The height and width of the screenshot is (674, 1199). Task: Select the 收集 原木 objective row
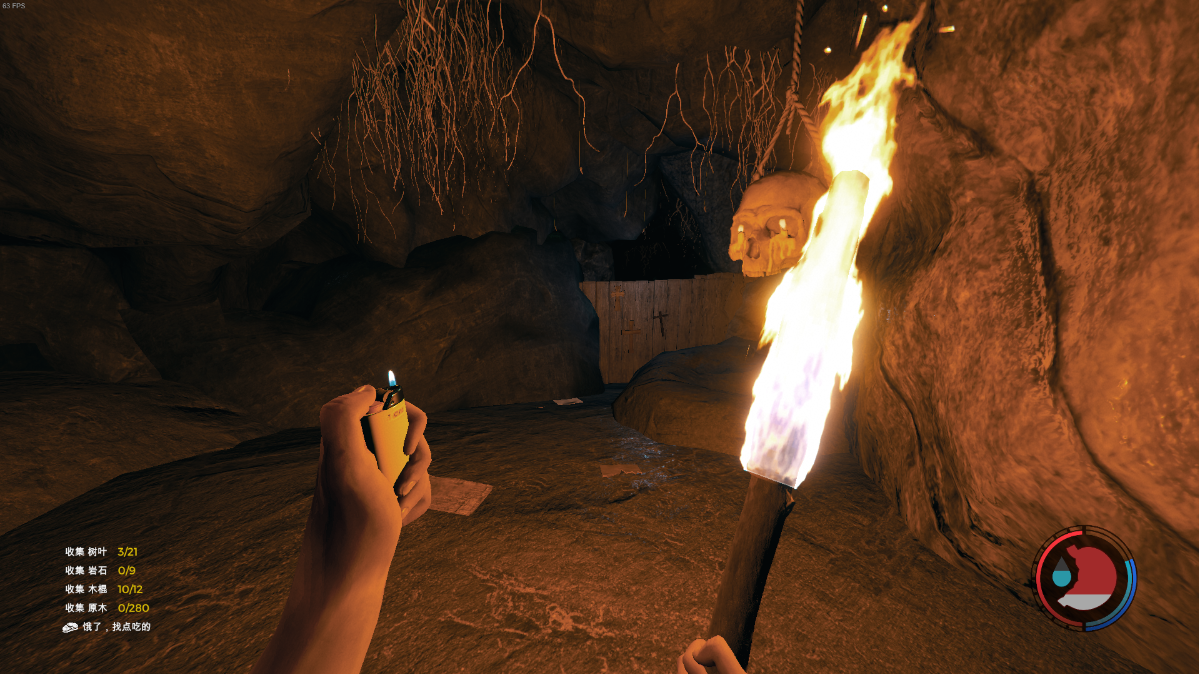pyautogui.click(x=107, y=608)
